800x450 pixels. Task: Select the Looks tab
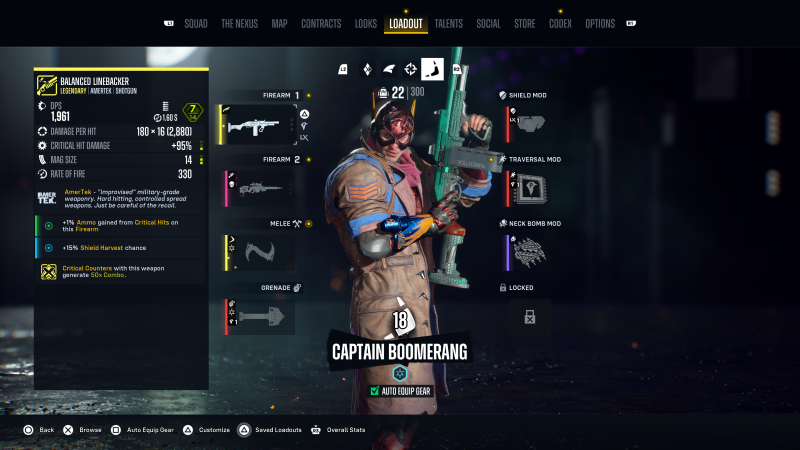point(366,23)
